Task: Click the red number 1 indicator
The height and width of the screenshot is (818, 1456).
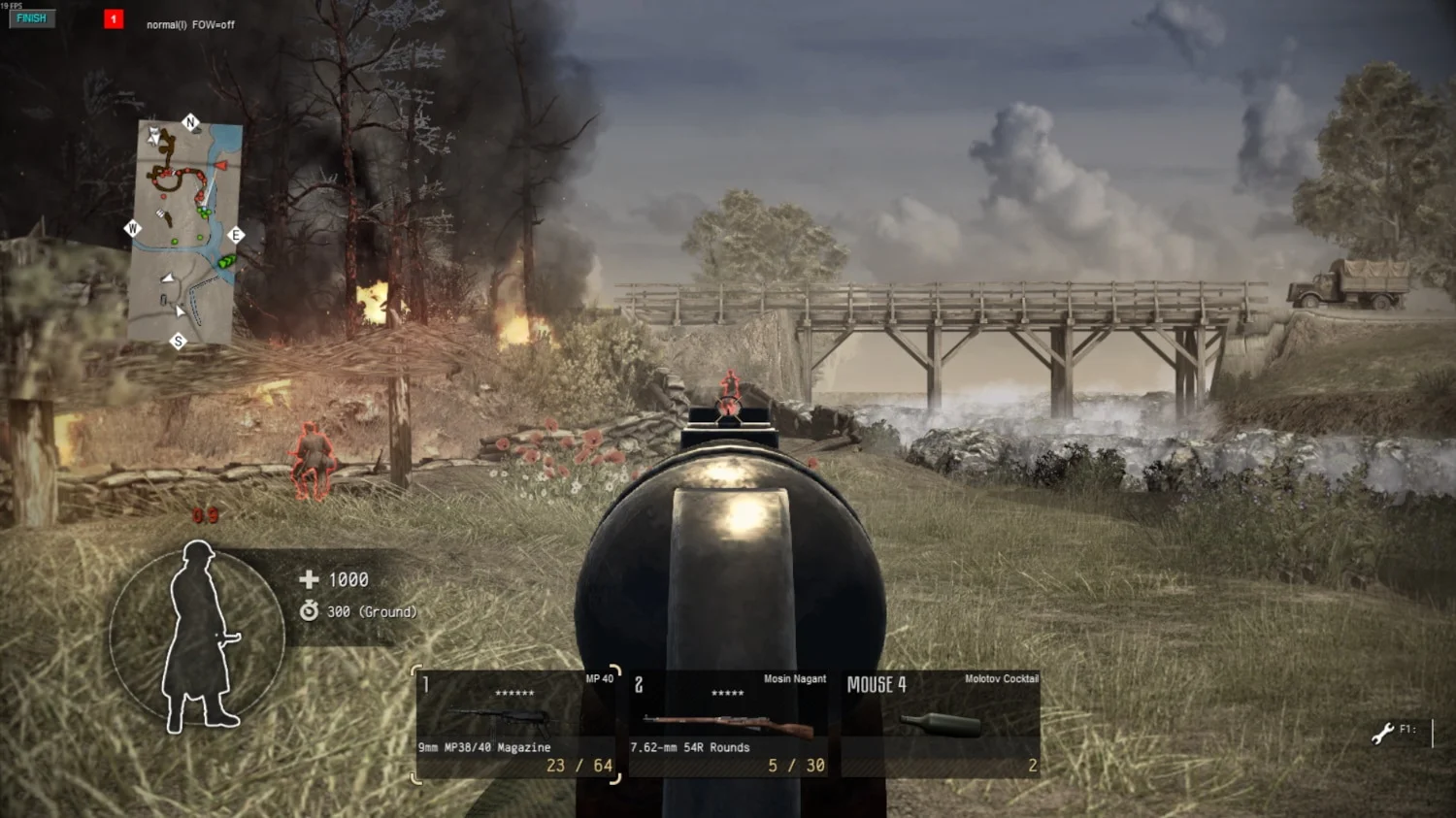Action: (114, 19)
